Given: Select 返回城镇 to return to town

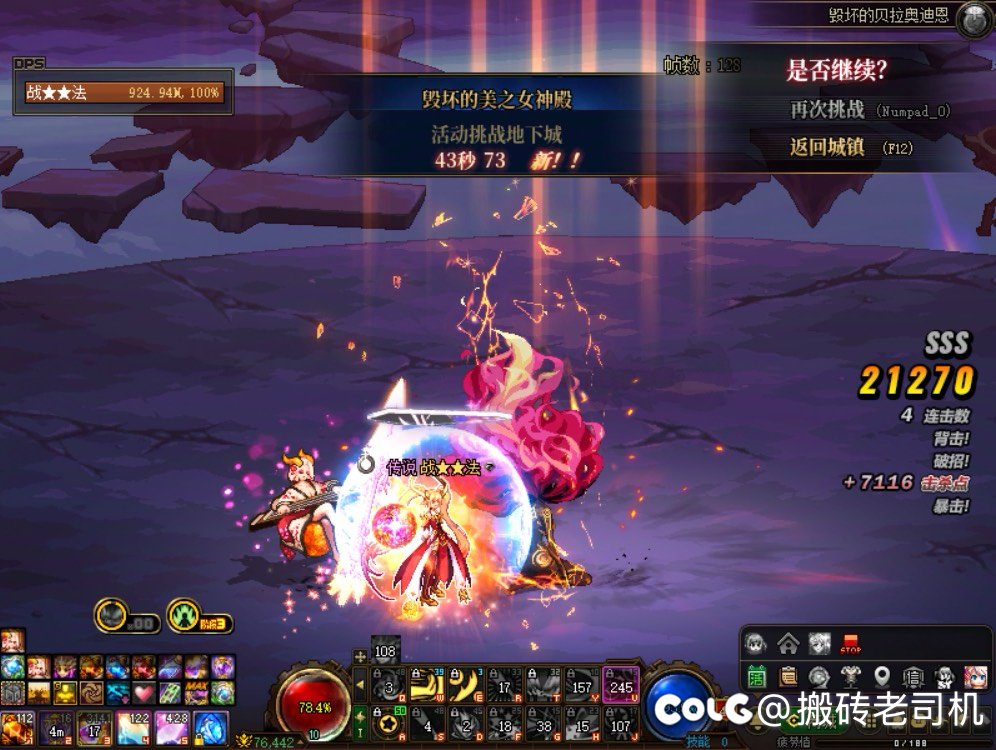Looking at the screenshot, I should click(827, 148).
